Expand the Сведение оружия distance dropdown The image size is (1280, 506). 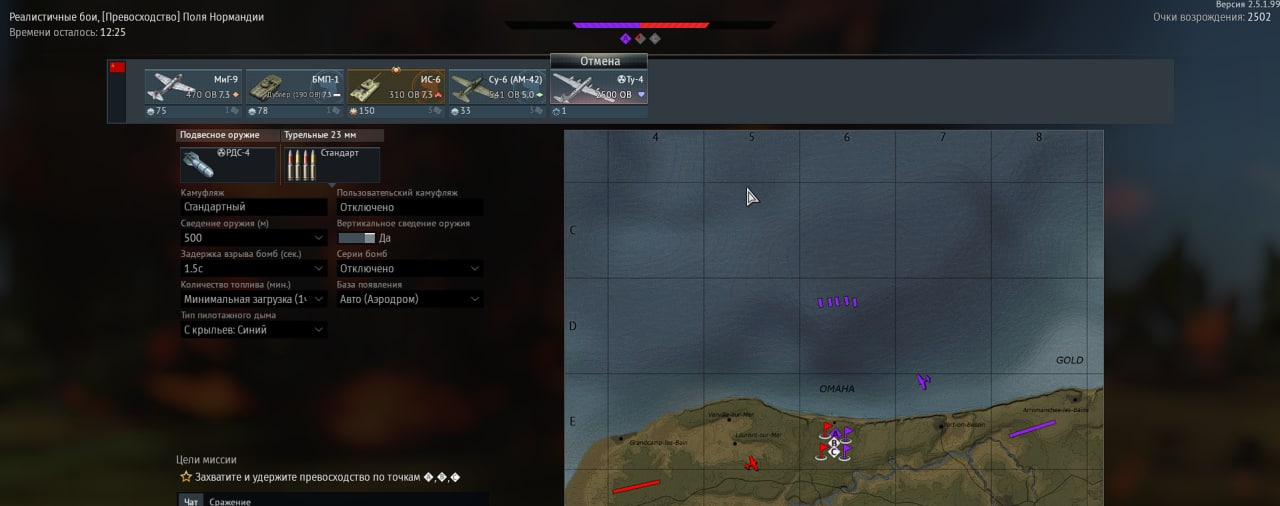point(254,238)
